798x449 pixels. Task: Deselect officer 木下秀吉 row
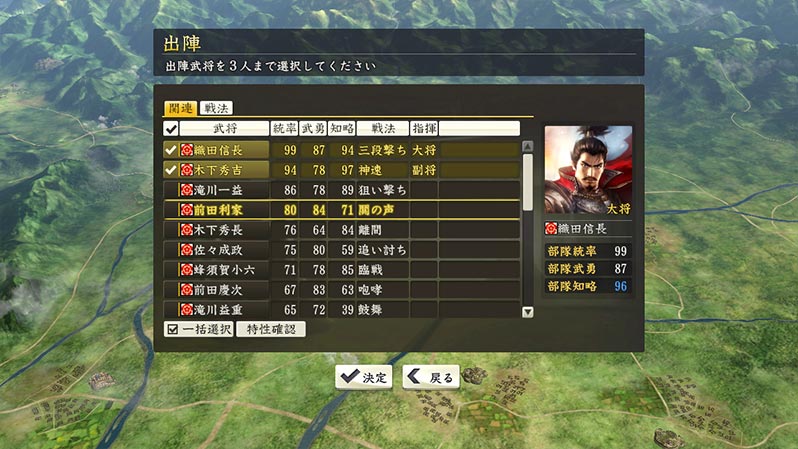[220, 169]
